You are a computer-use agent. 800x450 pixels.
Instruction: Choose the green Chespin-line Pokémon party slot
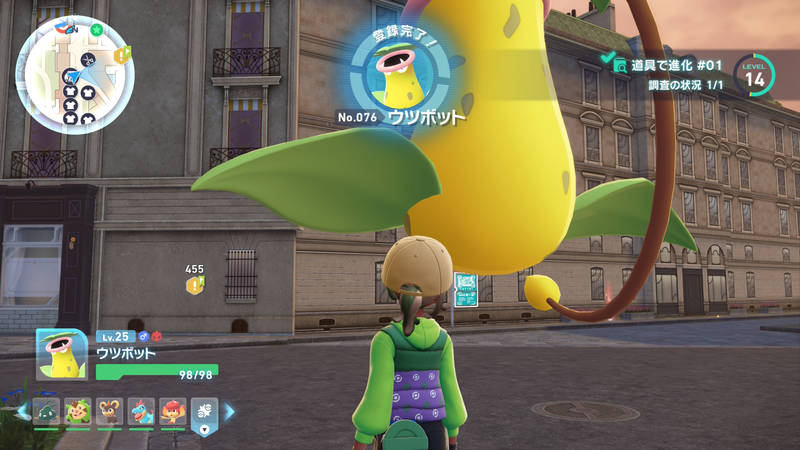pos(78,411)
